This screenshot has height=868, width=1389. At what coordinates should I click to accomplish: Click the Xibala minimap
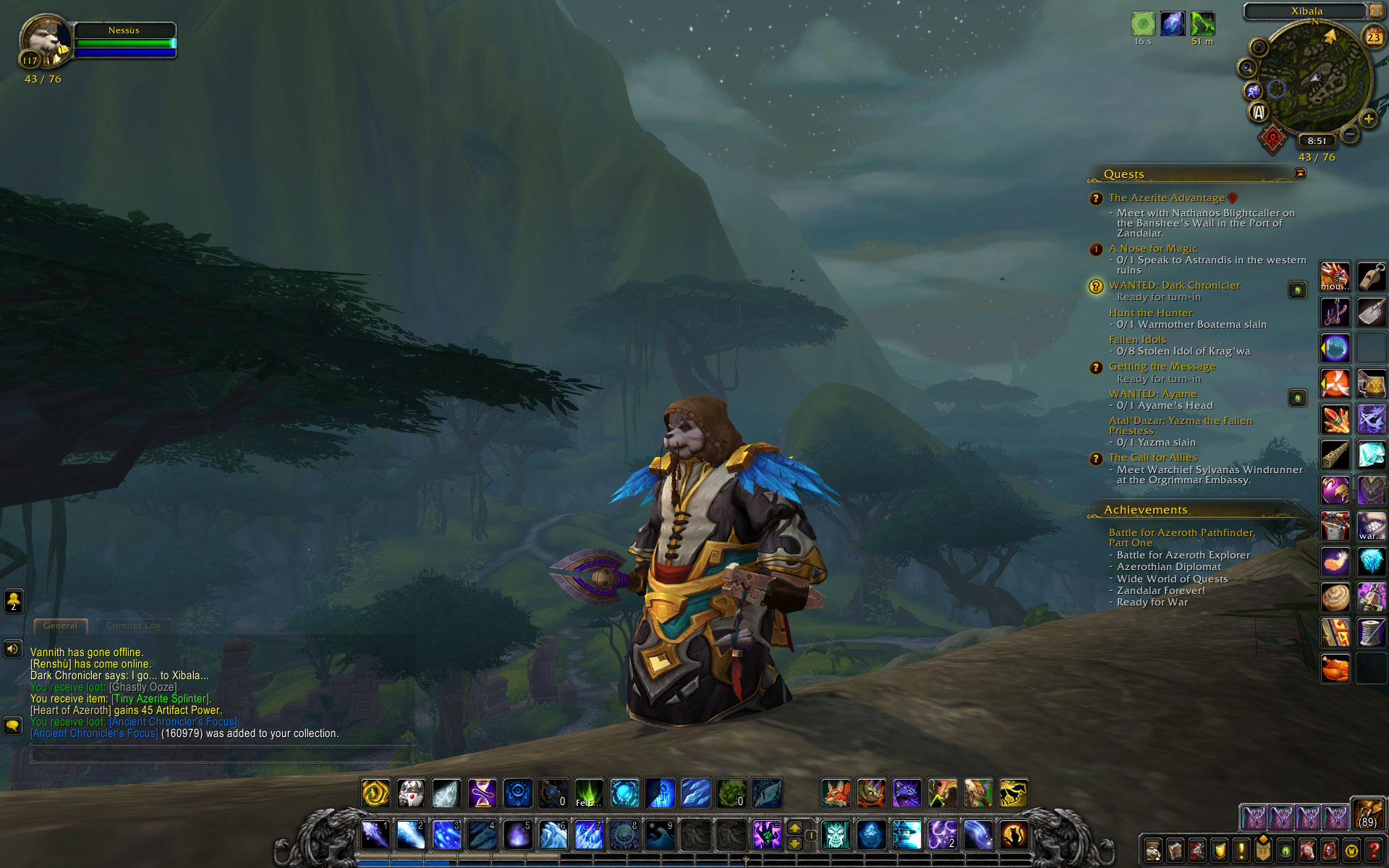[1314, 80]
